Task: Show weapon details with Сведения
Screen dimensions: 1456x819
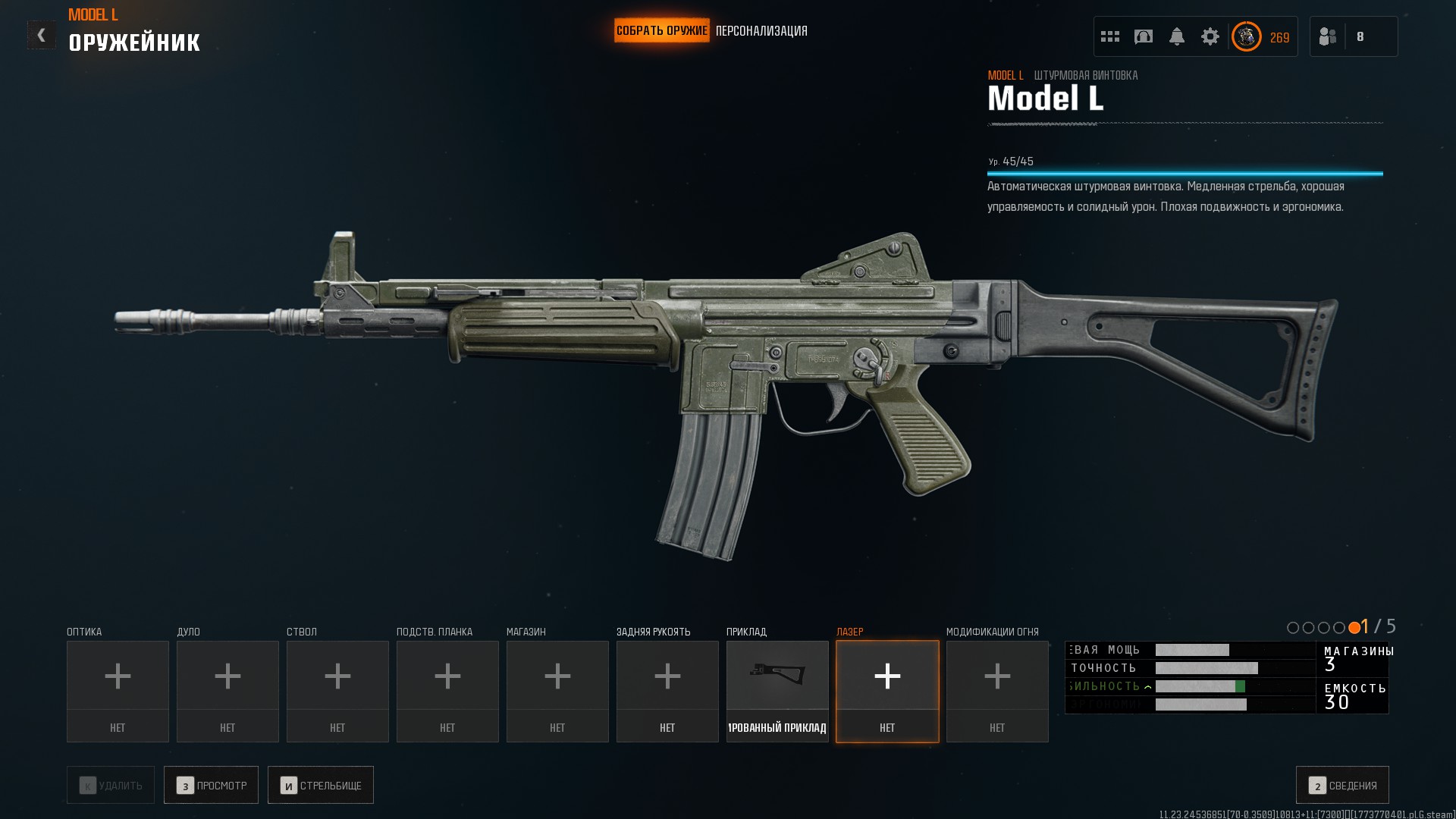Action: (1342, 785)
